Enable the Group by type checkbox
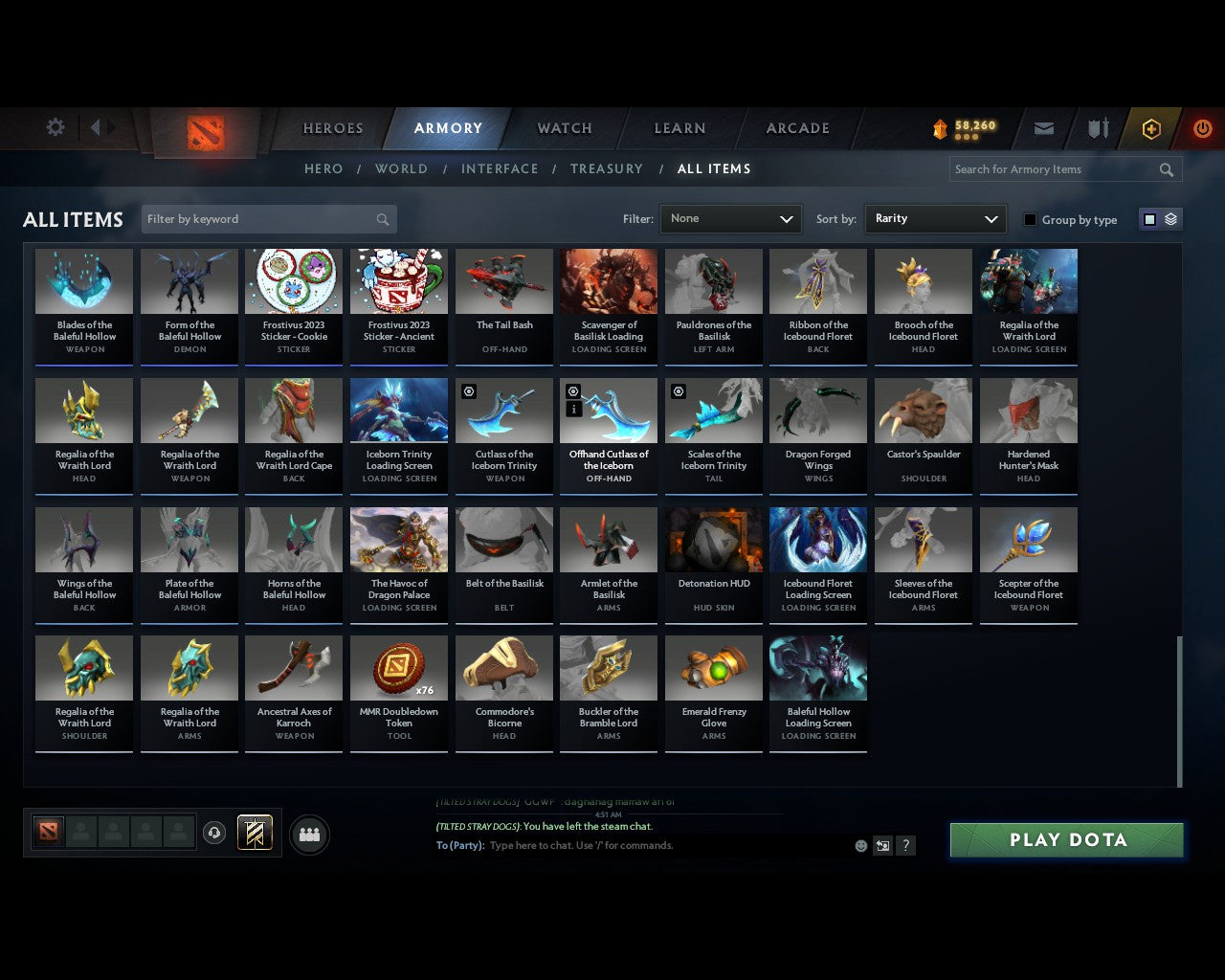Screen dimensions: 1225x980 (1030, 219)
